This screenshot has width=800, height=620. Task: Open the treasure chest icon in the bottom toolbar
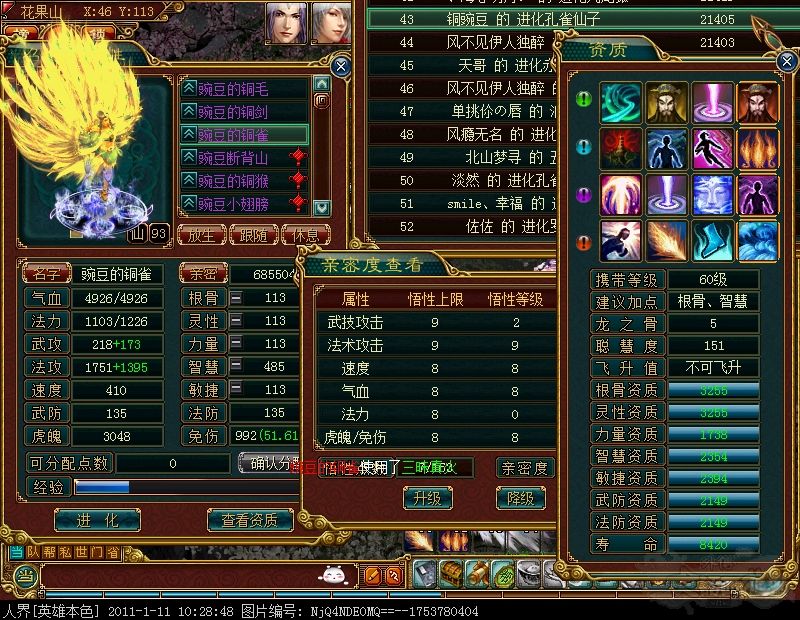tap(451, 574)
